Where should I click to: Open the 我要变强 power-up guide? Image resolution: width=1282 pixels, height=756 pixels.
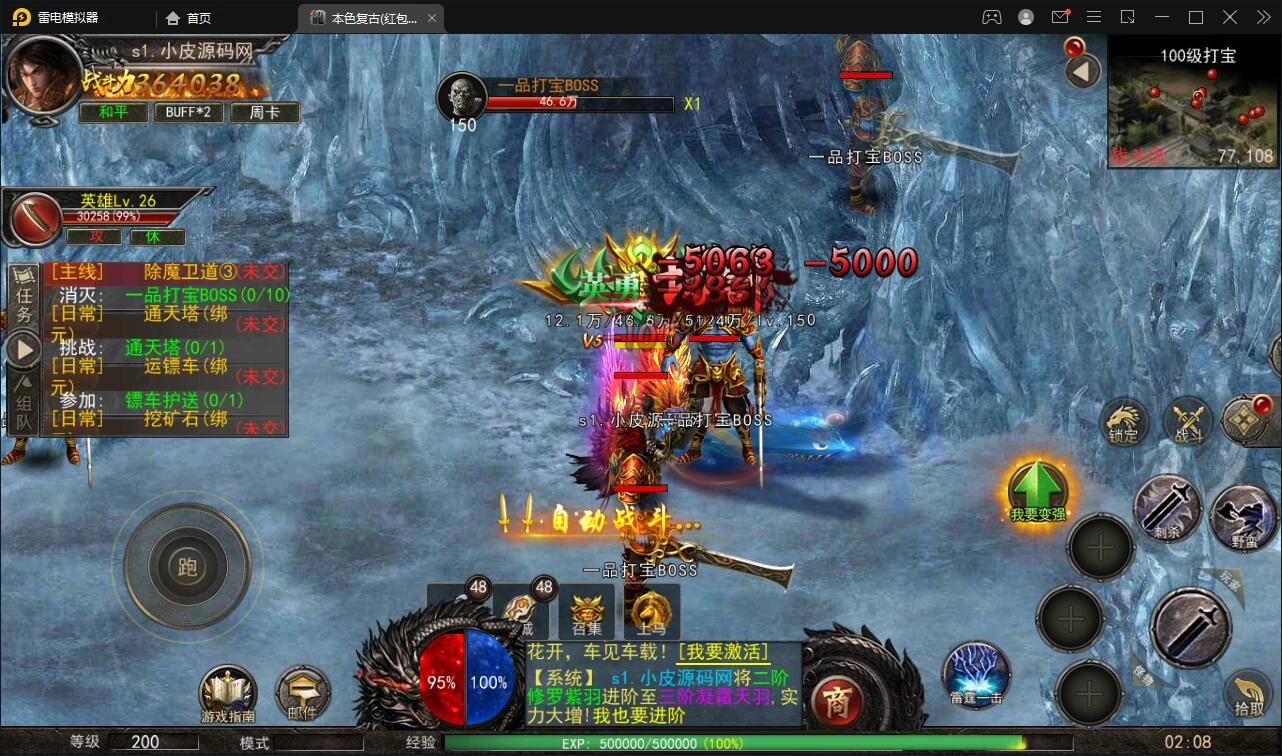tap(1037, 491)
